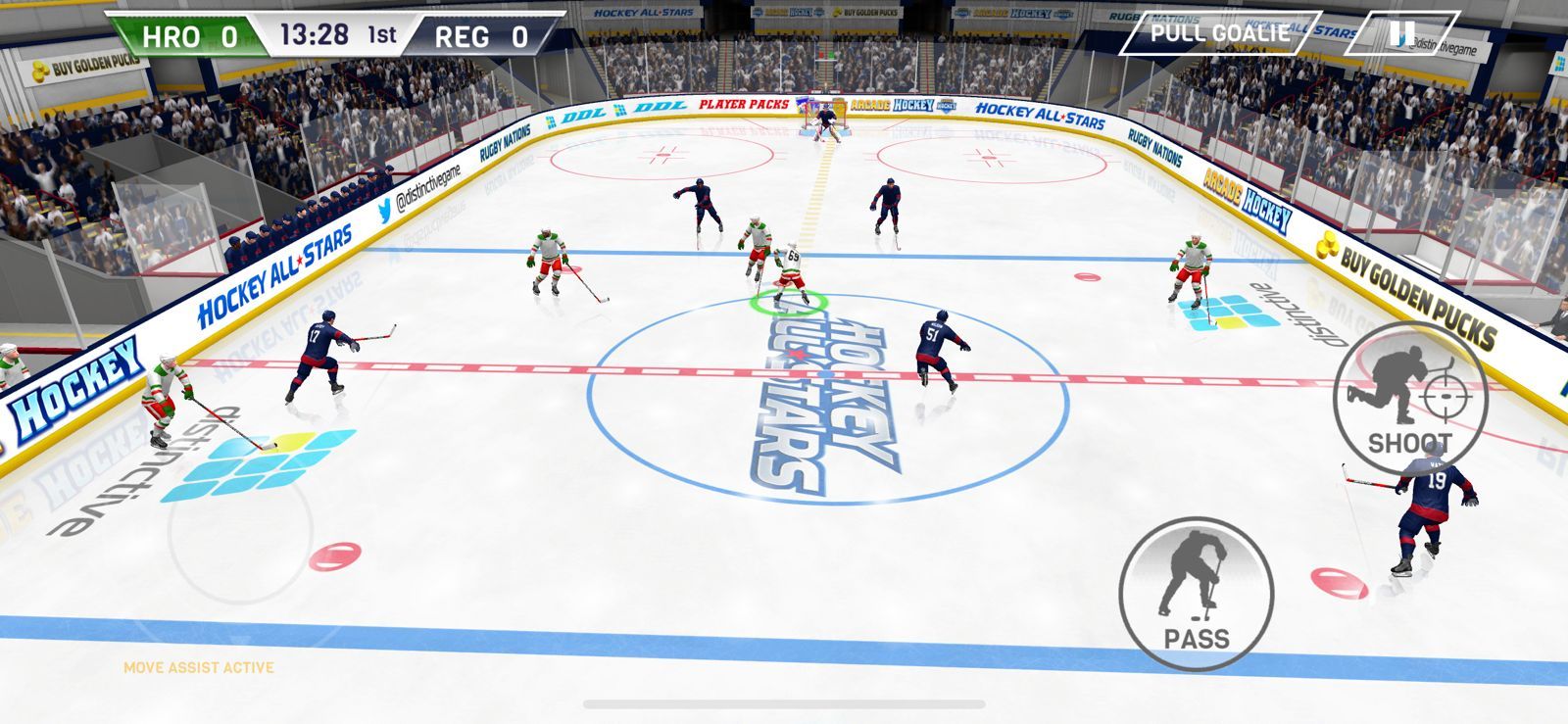1568x724 pixels.
Task: Open the PLAYER PACKS board advertisement
Action: point(745,104)
